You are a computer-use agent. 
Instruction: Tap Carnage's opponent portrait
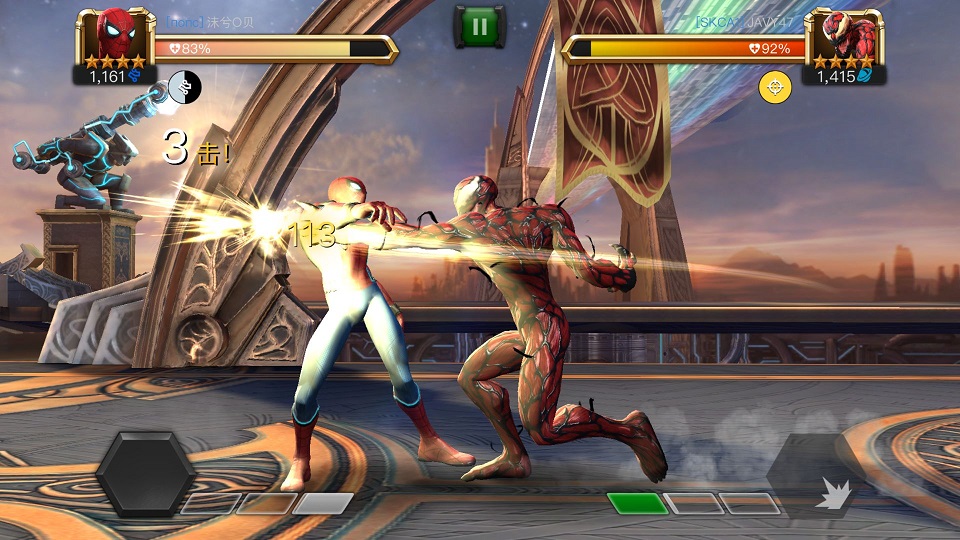point(843,37)
